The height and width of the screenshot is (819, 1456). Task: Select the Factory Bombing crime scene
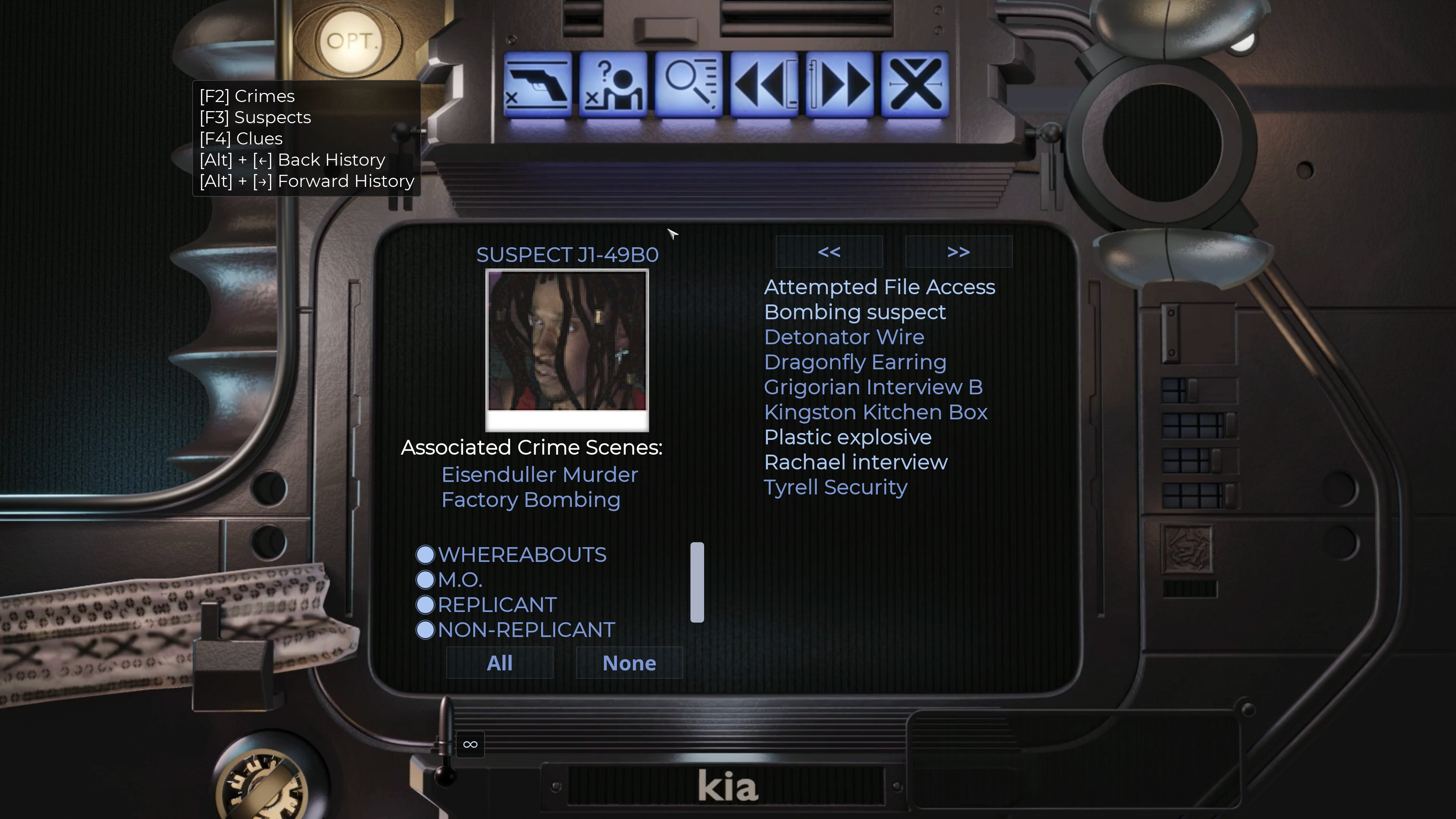(x=531, y=500)
